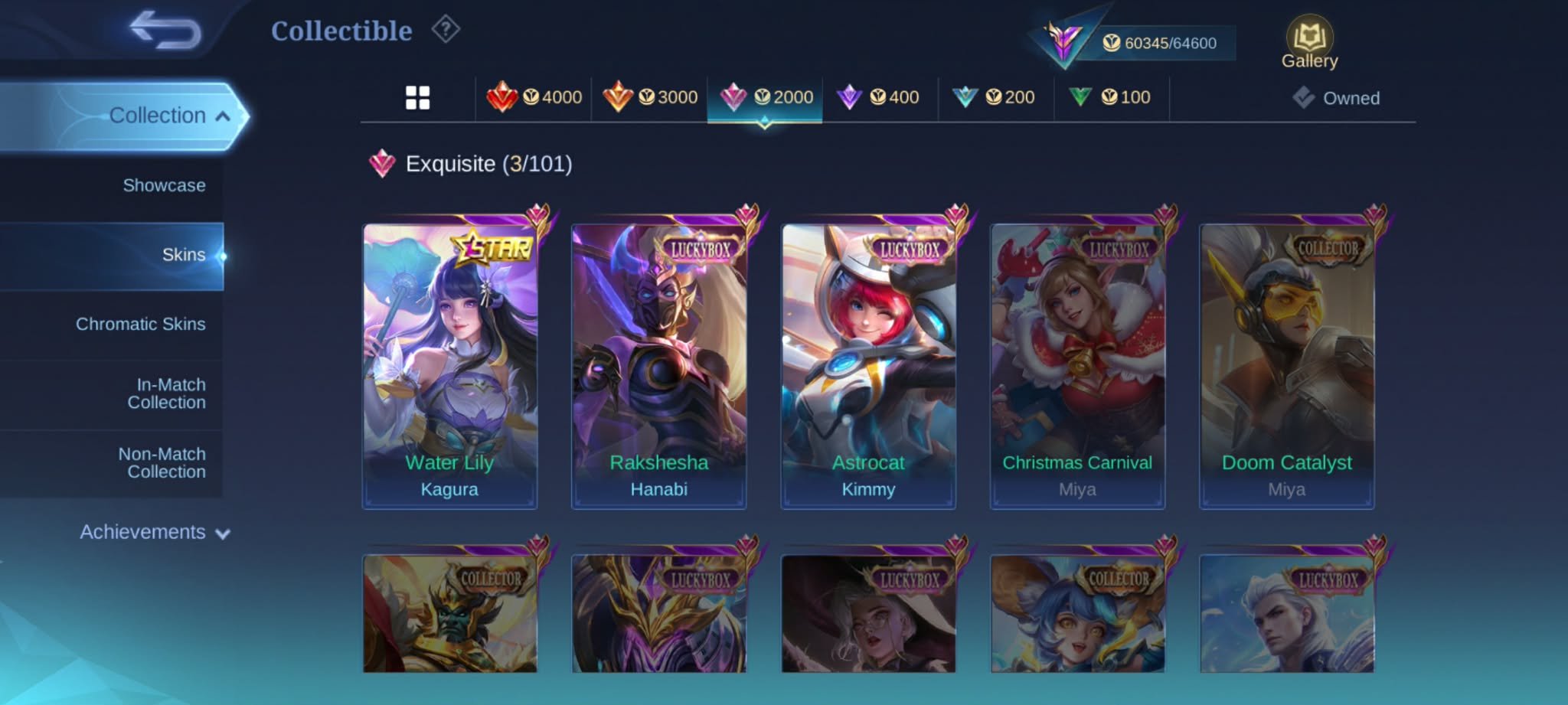This screenshot has width=1568, height=705.
Task: Select the 400-token purple rarity filter
Action: (x=880, y=97)
